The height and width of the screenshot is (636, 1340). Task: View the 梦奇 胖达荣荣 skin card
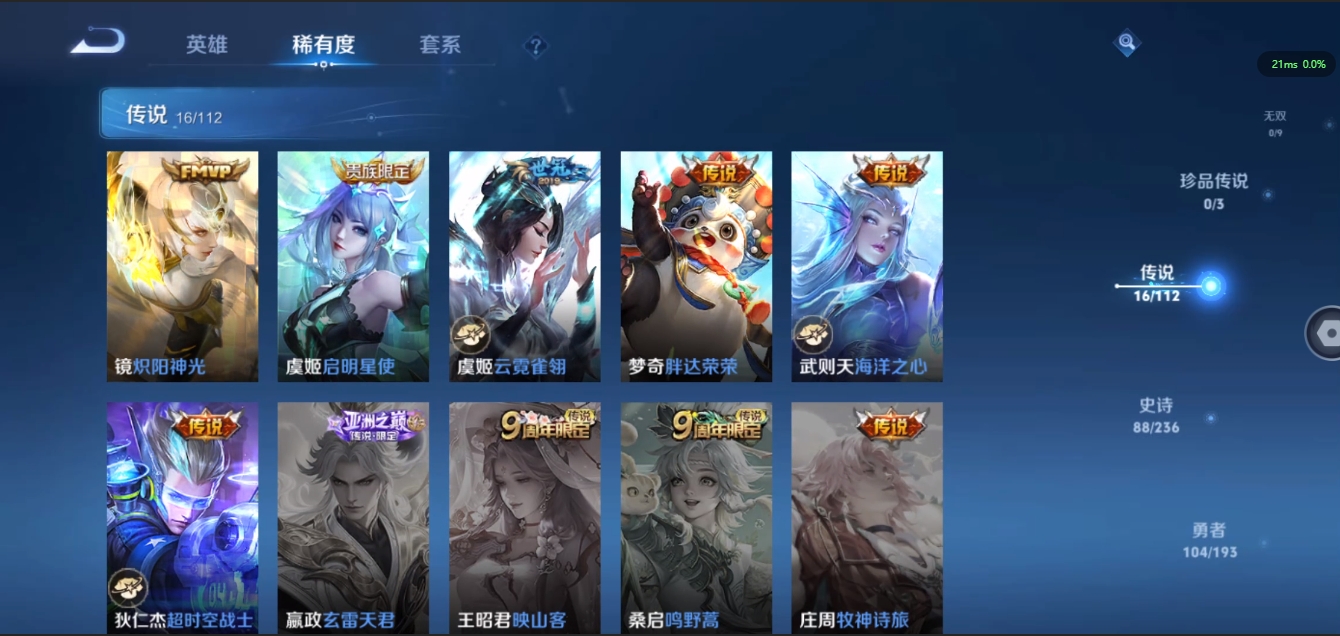(696, 266)
